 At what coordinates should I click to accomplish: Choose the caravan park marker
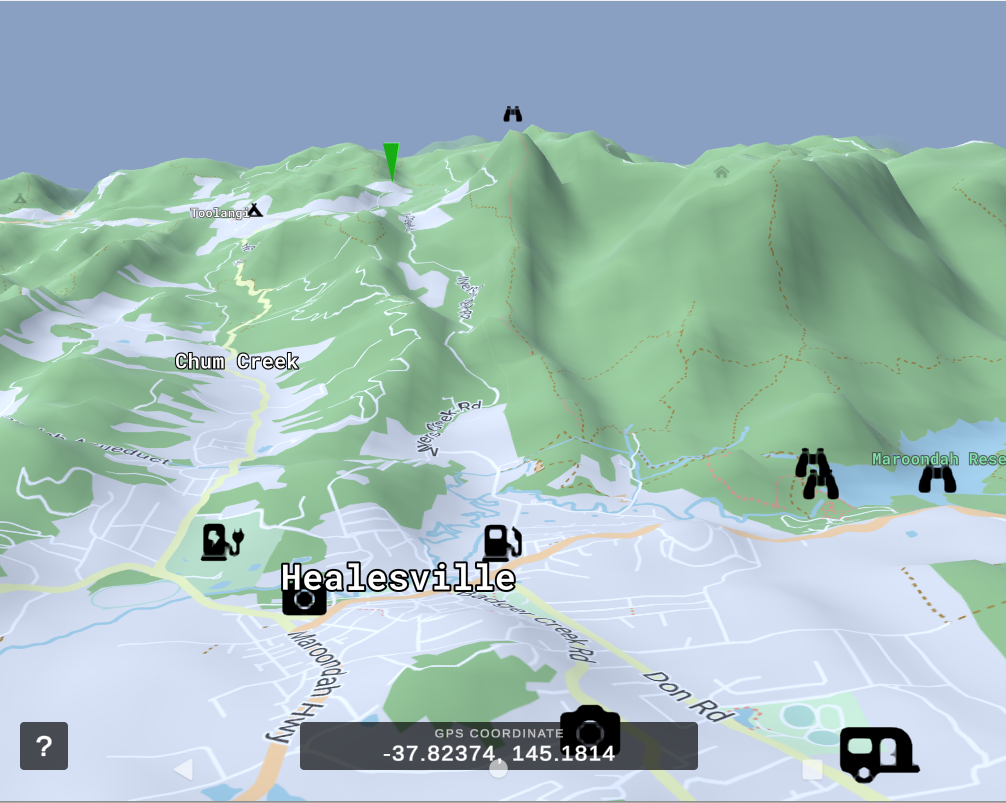click(878, 753)
